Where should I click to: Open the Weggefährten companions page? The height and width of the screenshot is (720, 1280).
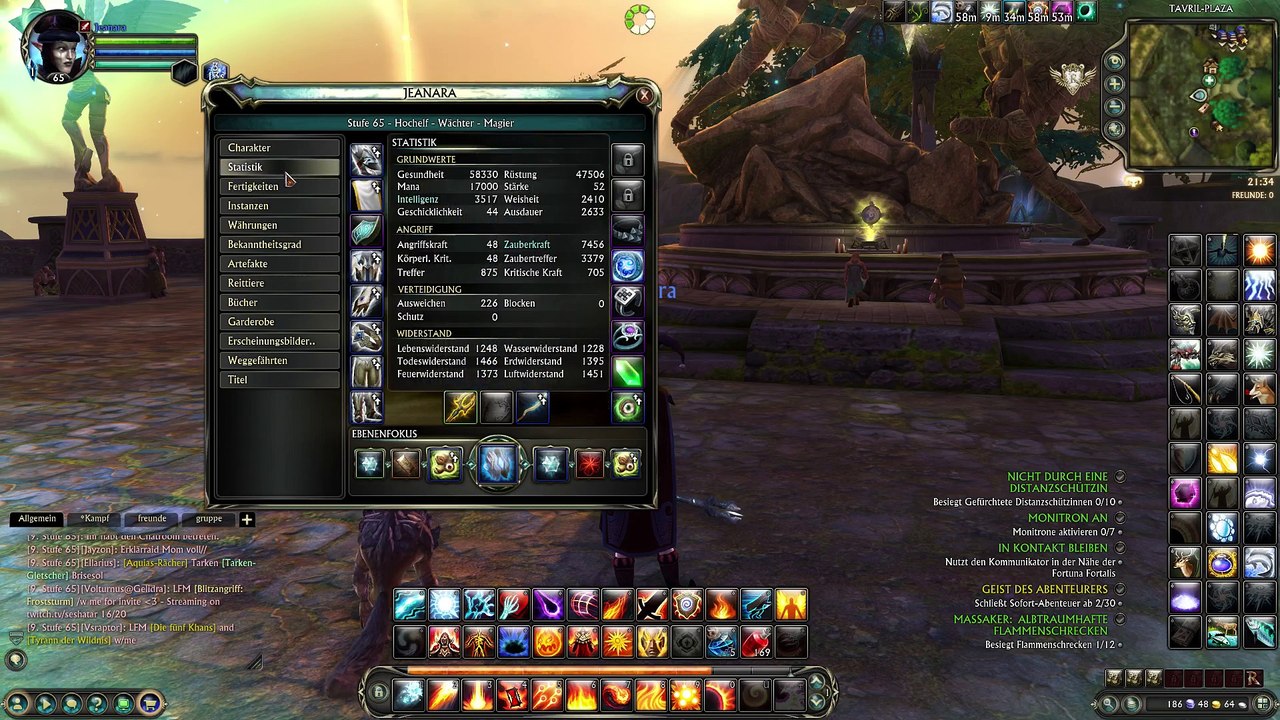(x=279, y=361)
